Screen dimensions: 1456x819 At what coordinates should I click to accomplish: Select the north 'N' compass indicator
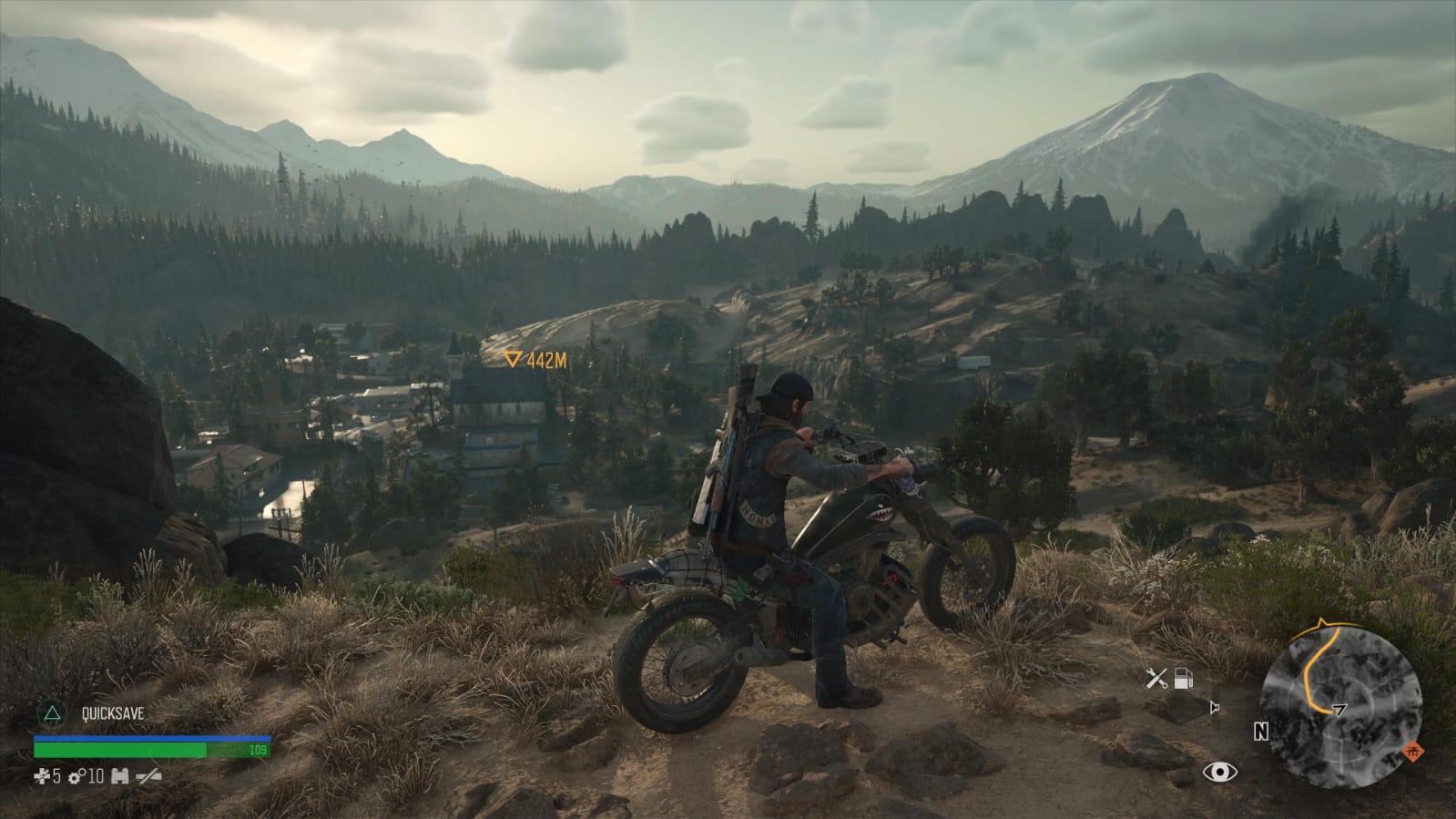(x=1260, y=732)
